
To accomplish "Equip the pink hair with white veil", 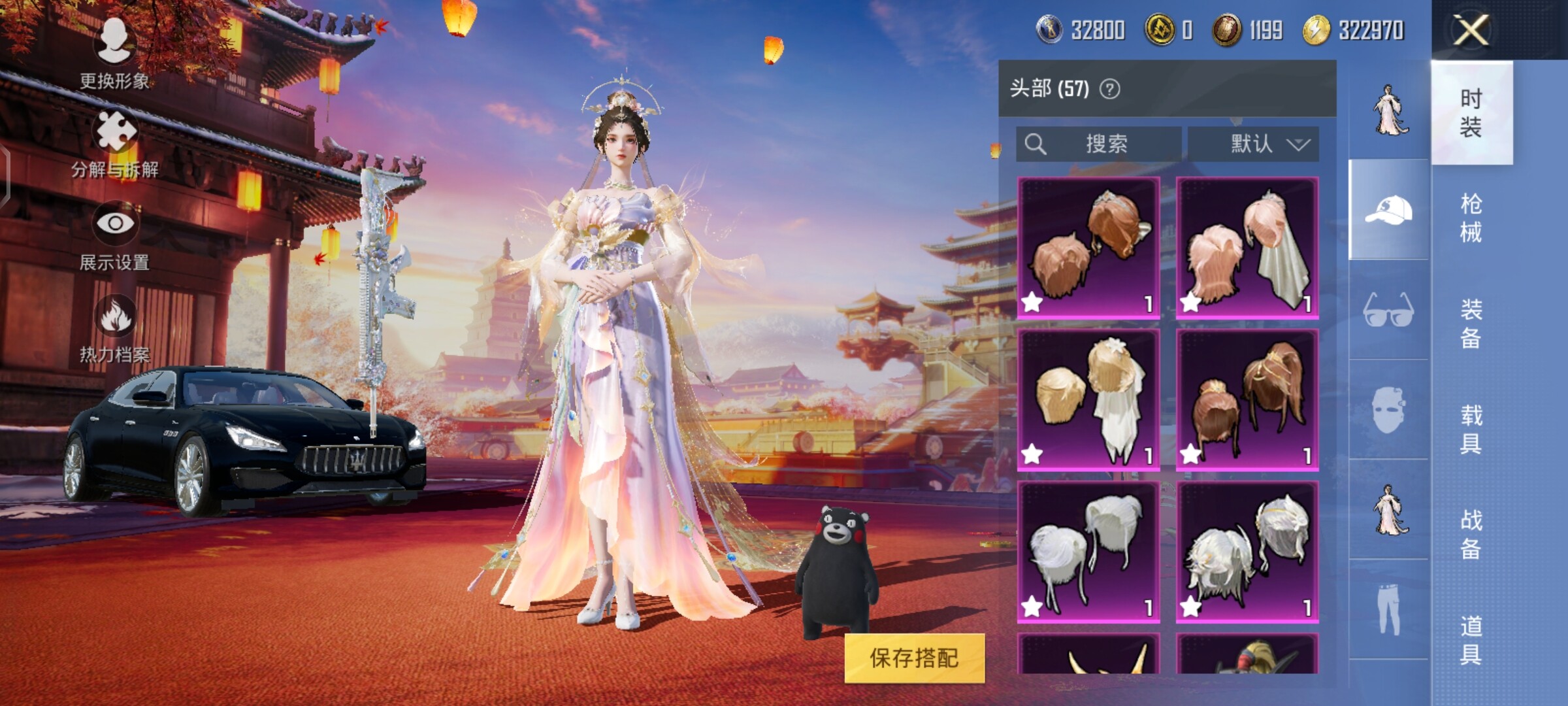I will pyautogui.click(x=1247, y=248).
